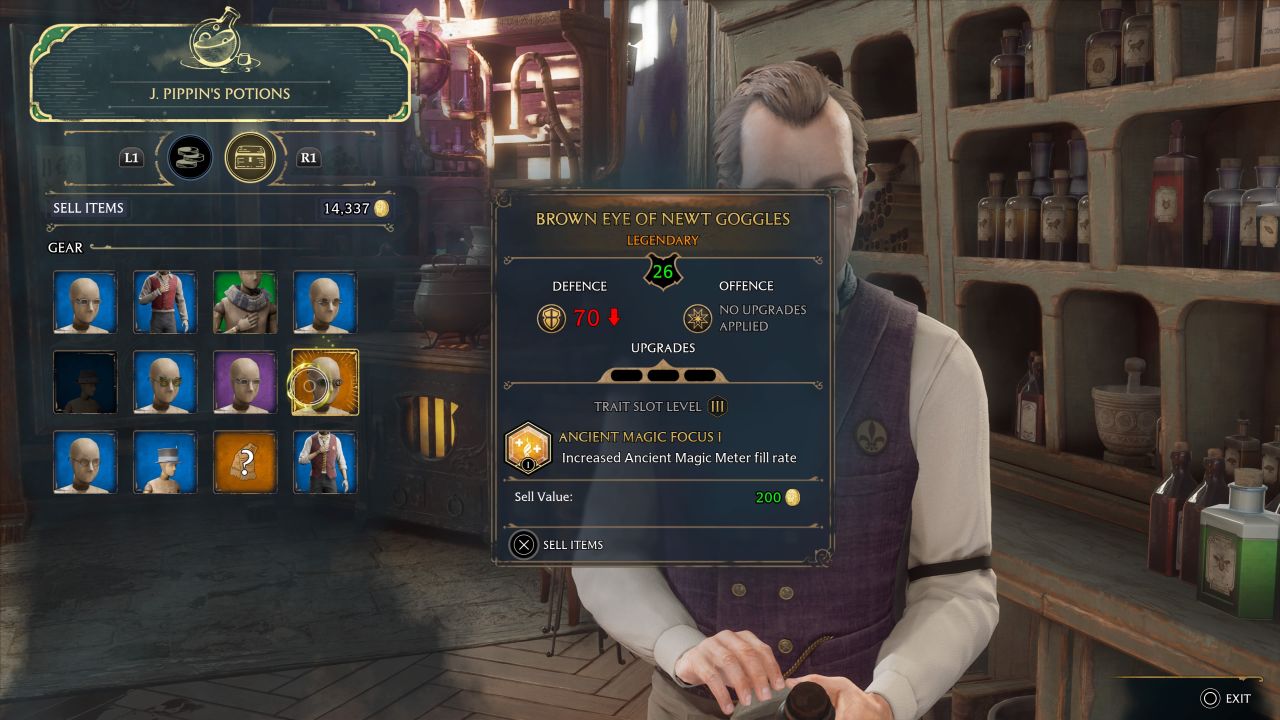Select the grey top hat gear slot
Screen dimensions: 1280x720
point(165,462)
